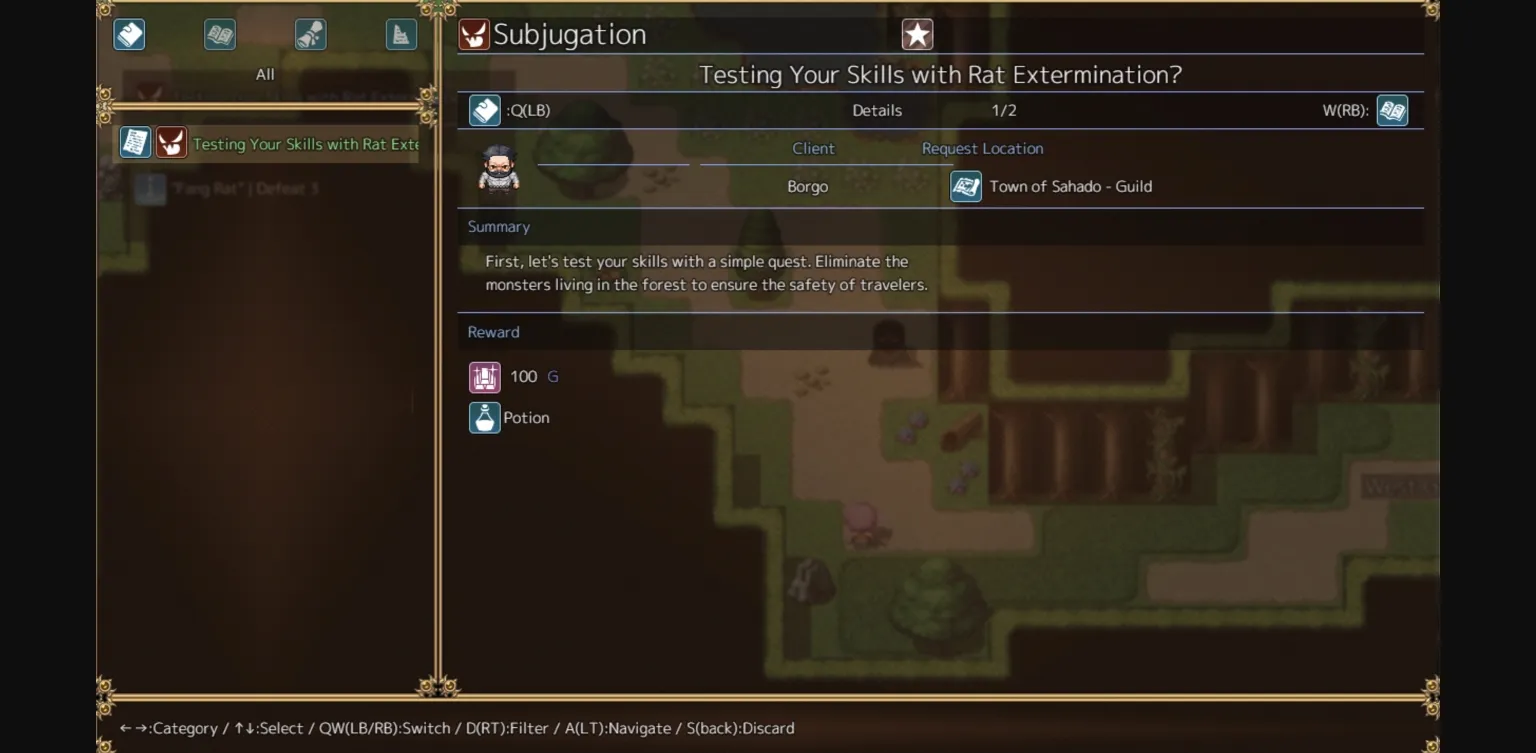Switch pages via the 1/2 indicator

click(1004, 110)
